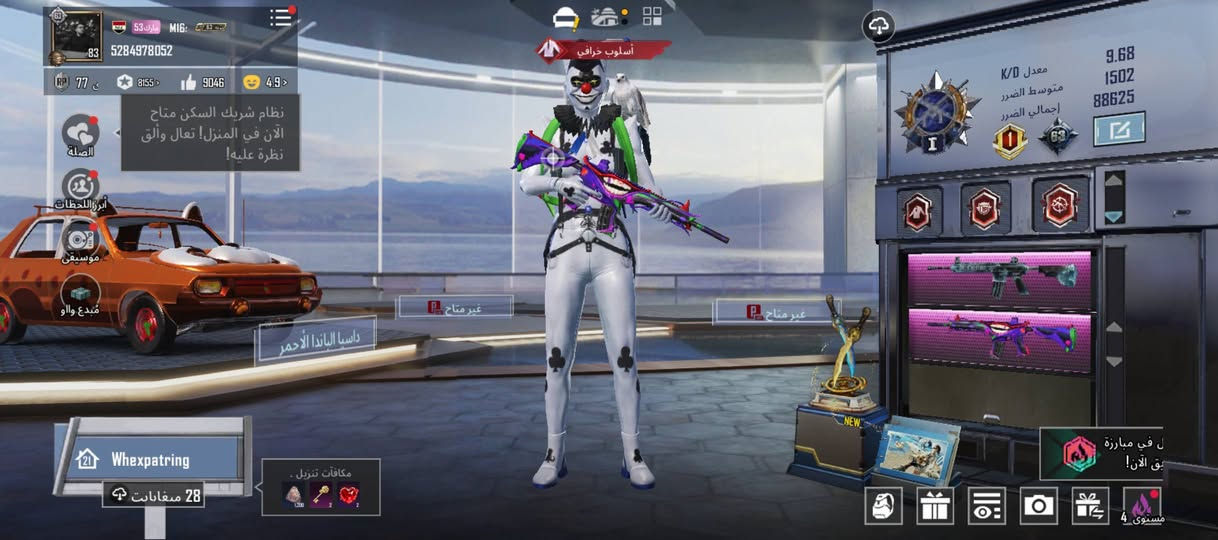The width and height of the screenshot is (1218, 540).
Task: Open the level 4 purple flame icon
Action: click(x=1141, y=506)
